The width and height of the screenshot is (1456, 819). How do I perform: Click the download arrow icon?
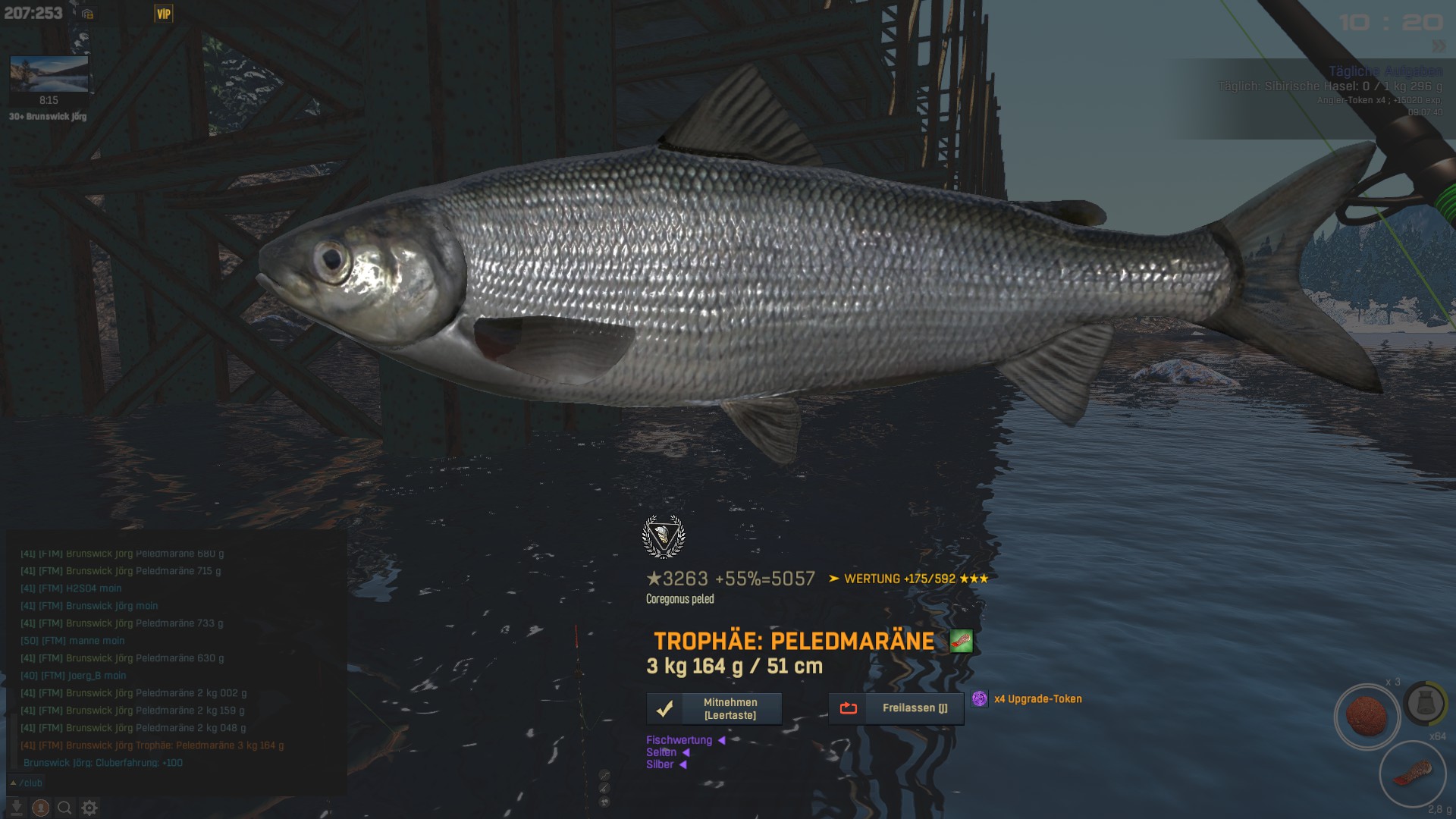pos(17,808)
